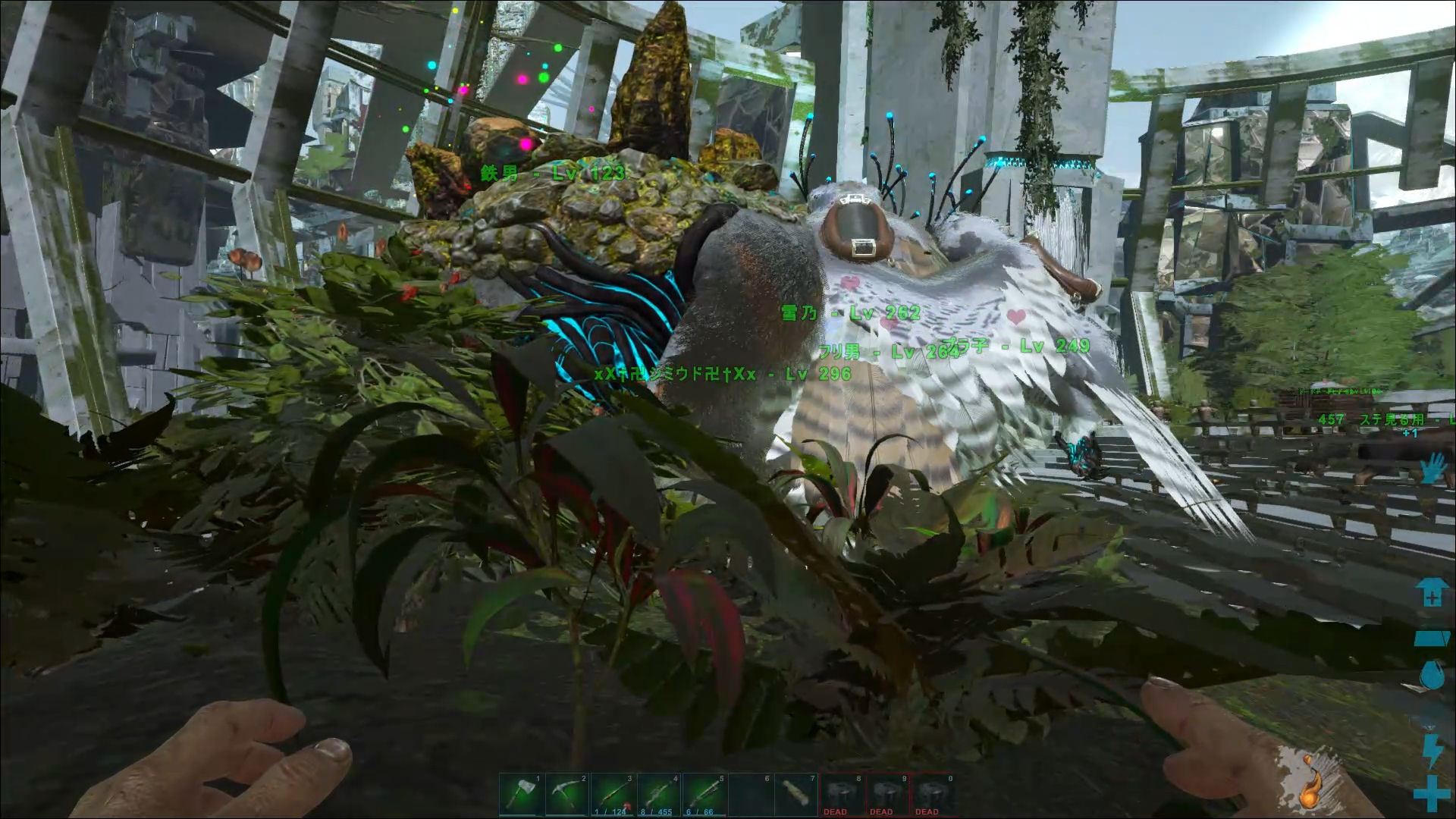
Task: Select the DEAD cryopod in slot 9
Action: [x=887, y=795]
